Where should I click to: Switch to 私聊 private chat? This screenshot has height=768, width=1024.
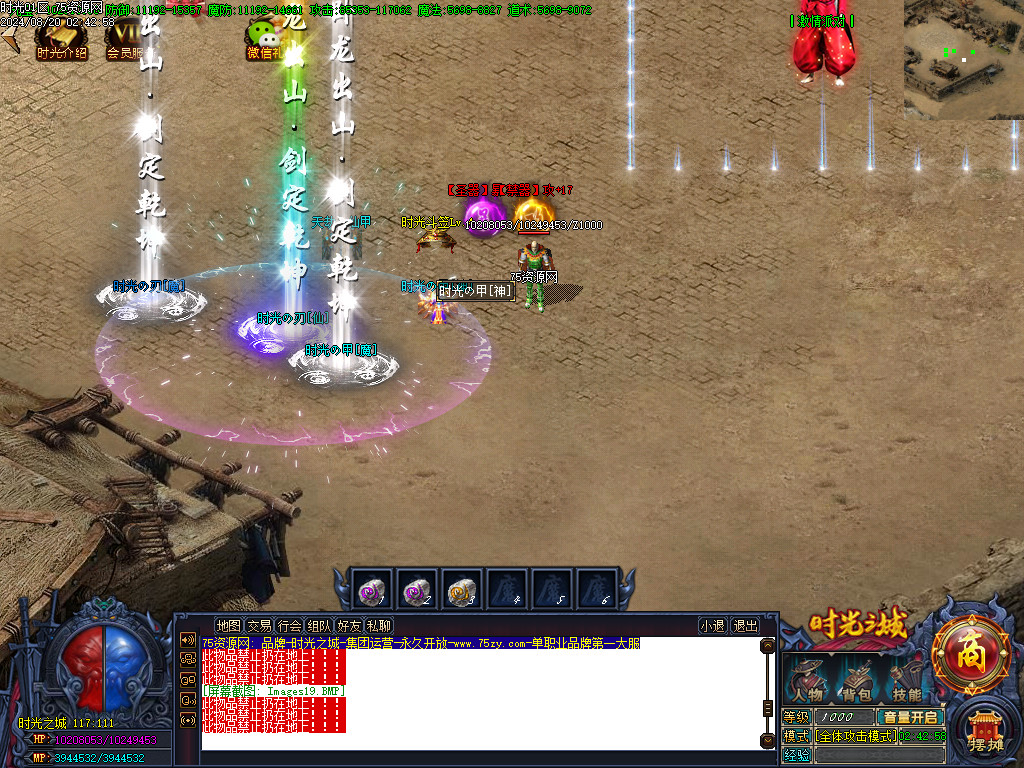379,626
